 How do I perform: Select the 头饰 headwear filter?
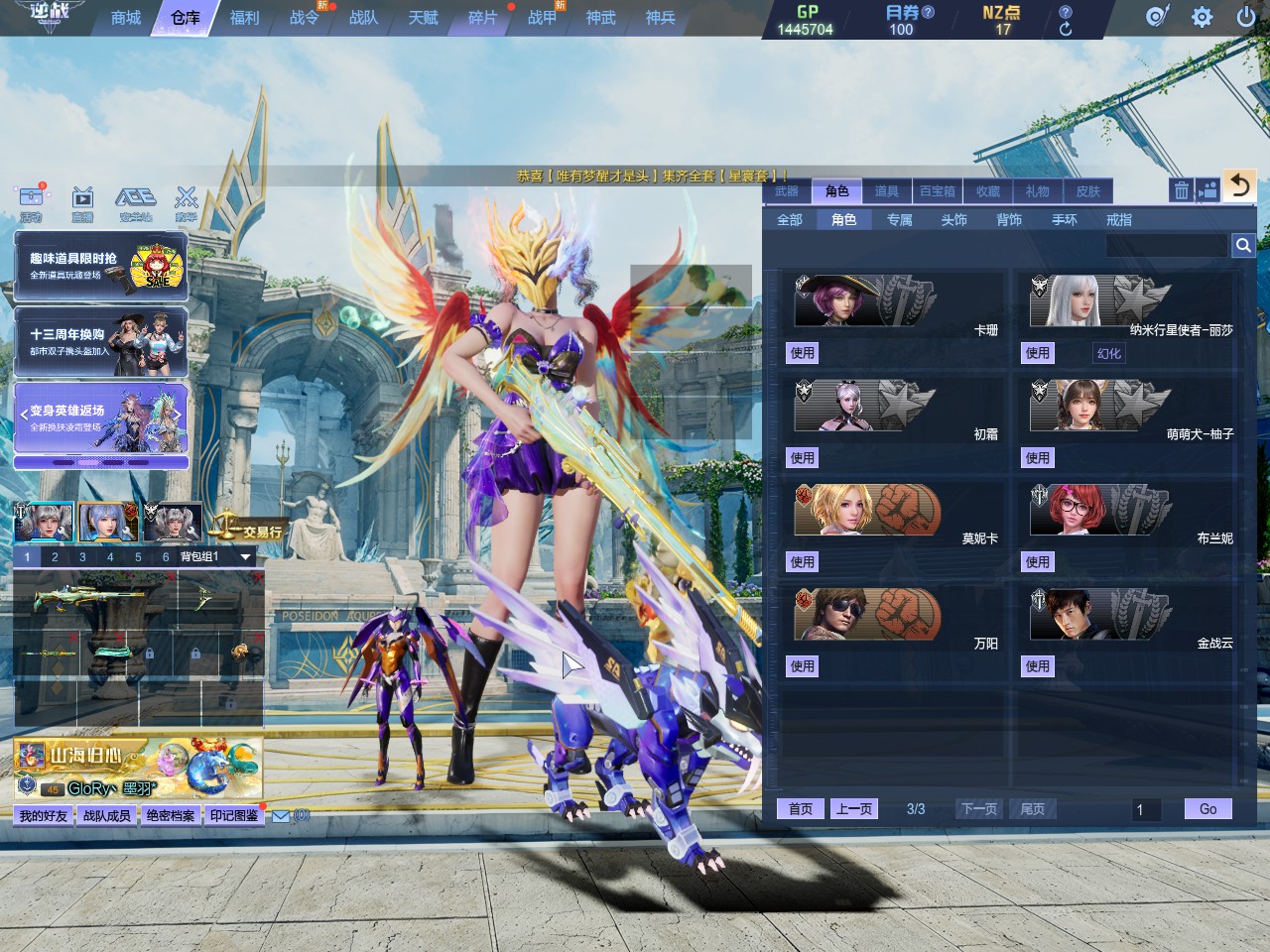(953, 220)
